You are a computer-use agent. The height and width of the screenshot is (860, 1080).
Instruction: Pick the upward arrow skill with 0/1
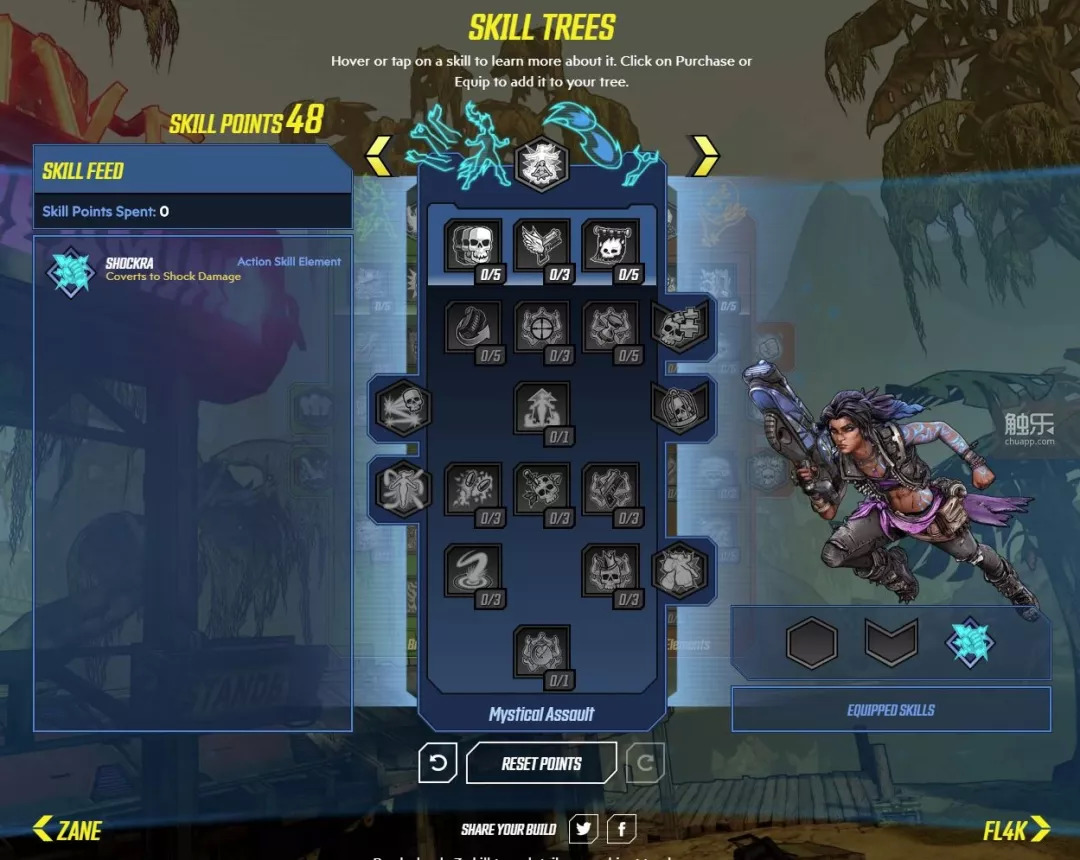pyautogui.click(x=541, y=409)
